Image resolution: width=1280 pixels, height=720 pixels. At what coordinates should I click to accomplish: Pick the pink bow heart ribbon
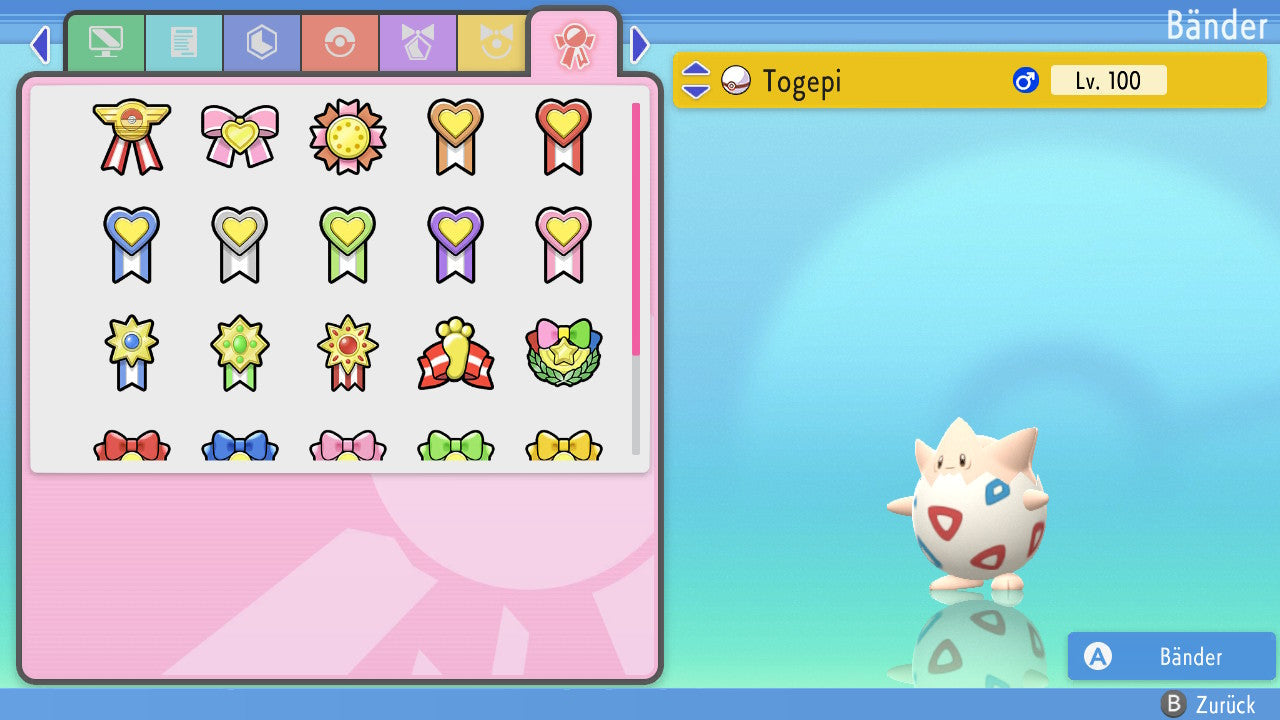240,136
